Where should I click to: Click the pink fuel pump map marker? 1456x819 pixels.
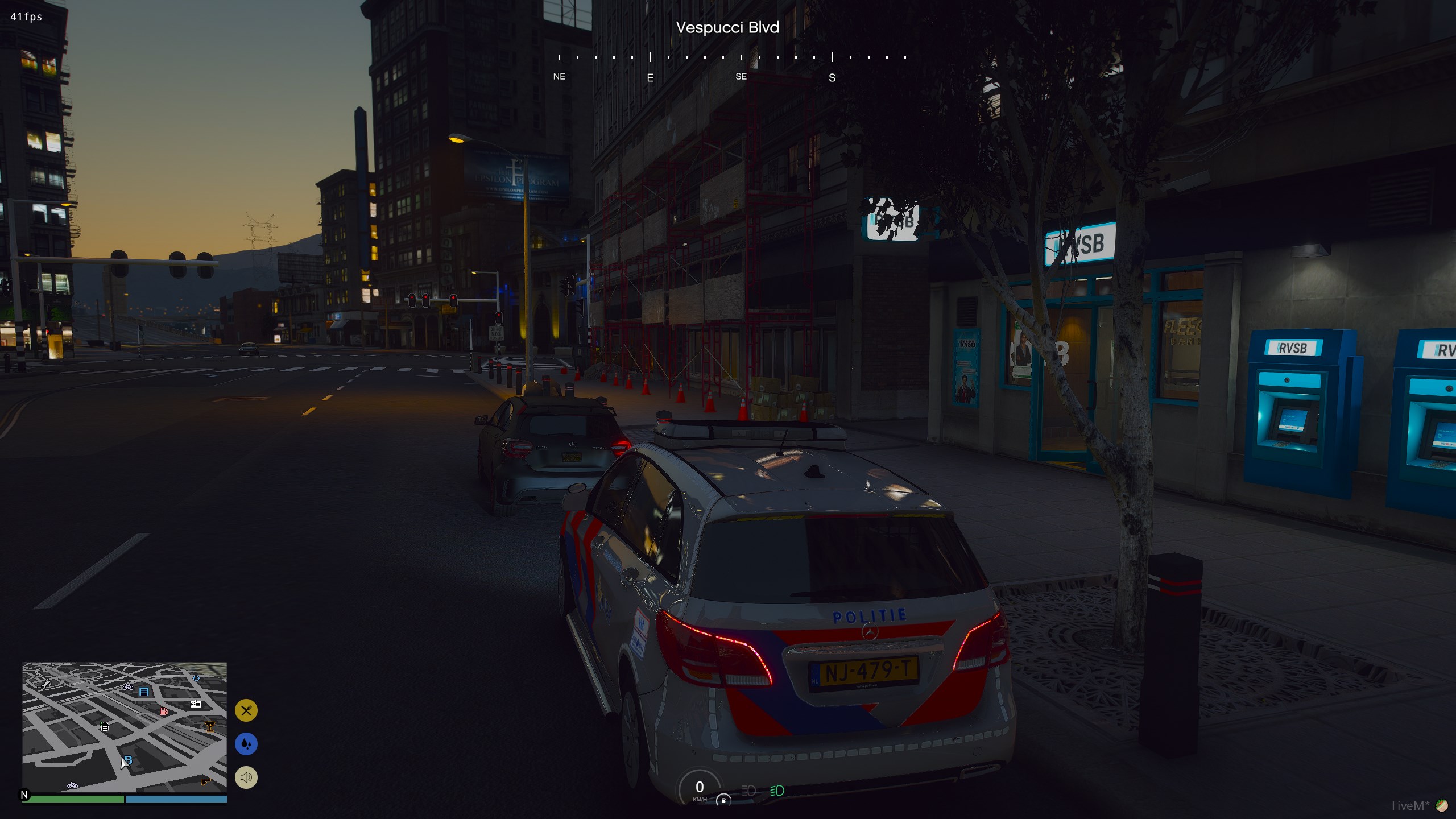(164, 711)
